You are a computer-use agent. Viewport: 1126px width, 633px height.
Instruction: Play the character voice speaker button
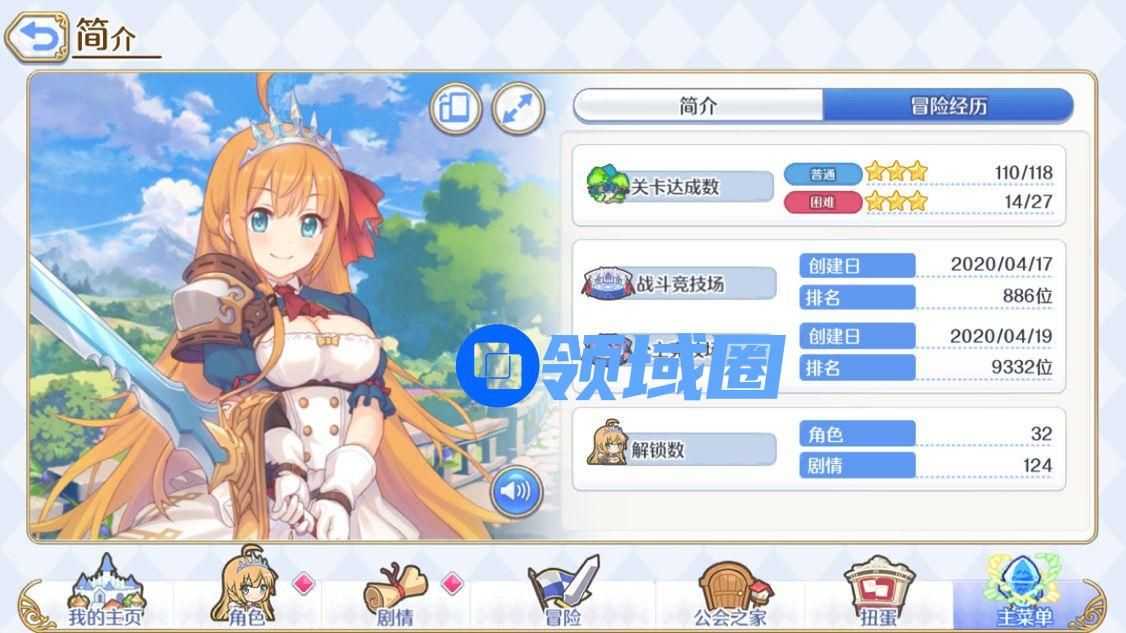tap(516, 491)
